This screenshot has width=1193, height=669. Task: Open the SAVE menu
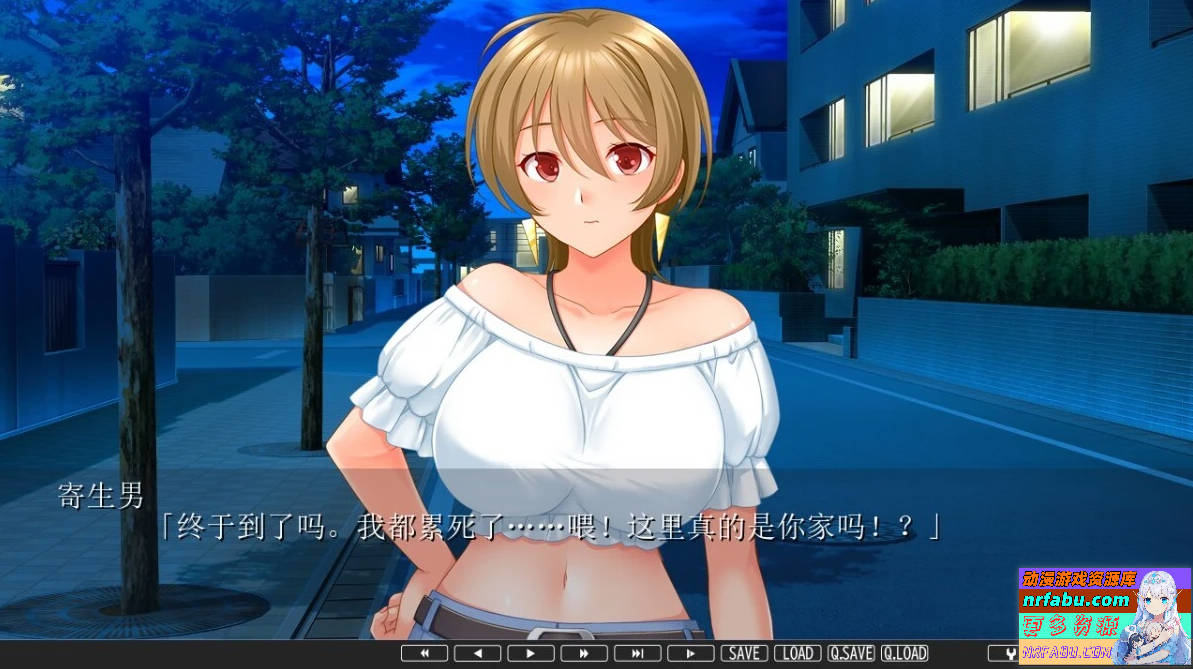tap(744, 653)
